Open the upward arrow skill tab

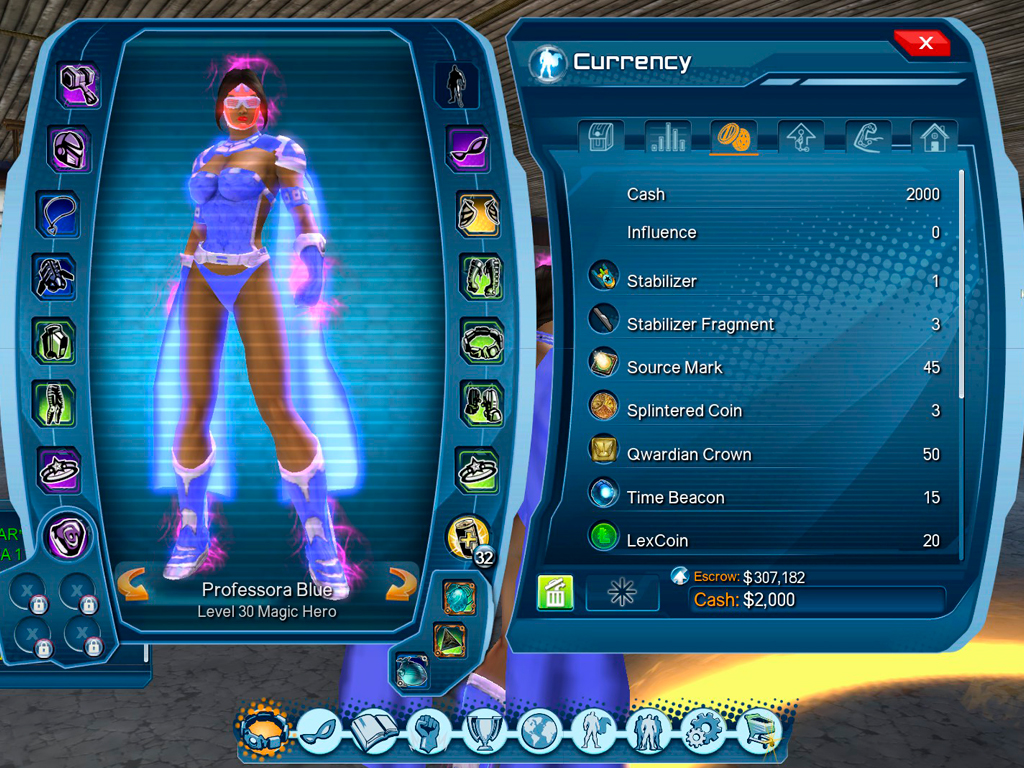(x=800, y=138)
